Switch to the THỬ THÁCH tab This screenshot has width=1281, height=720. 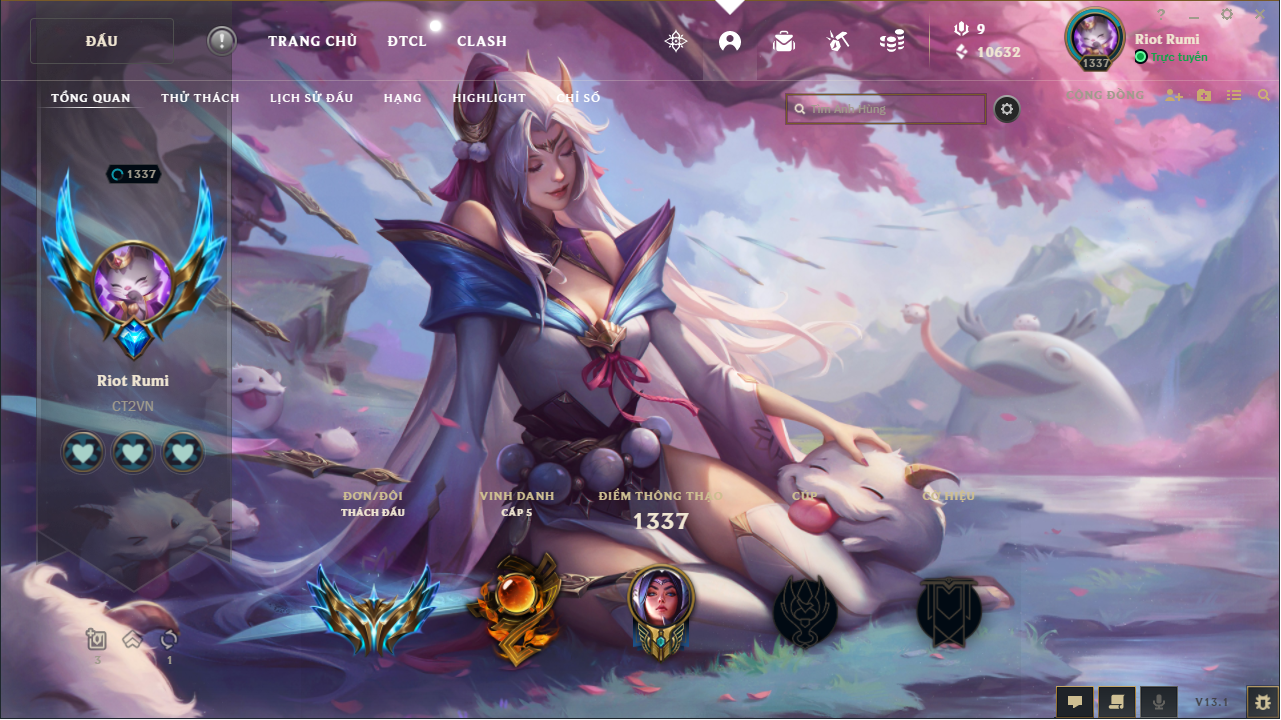200,98
